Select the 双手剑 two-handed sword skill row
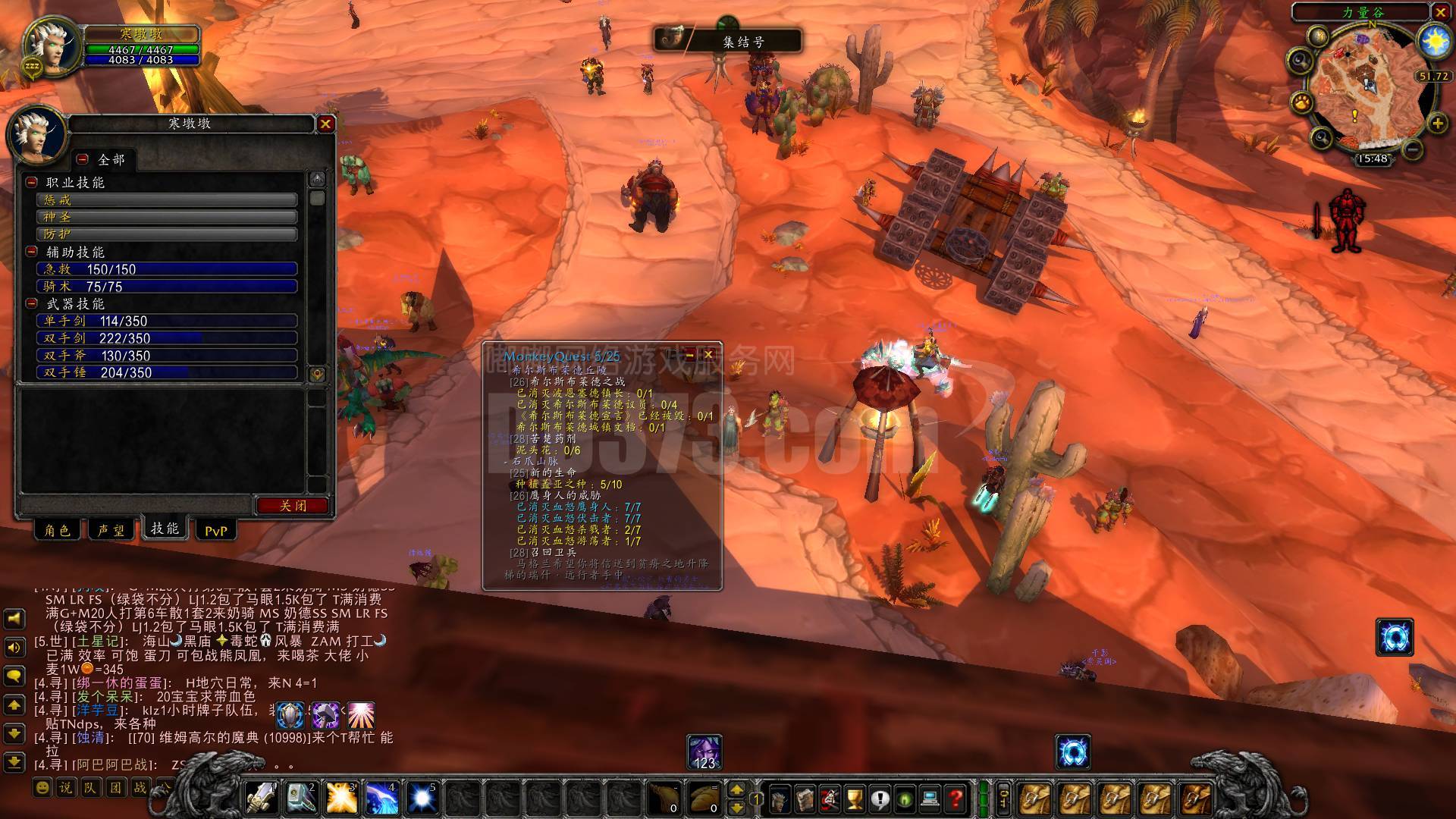This screenshot has width=1456, height=819. point(167,338)
